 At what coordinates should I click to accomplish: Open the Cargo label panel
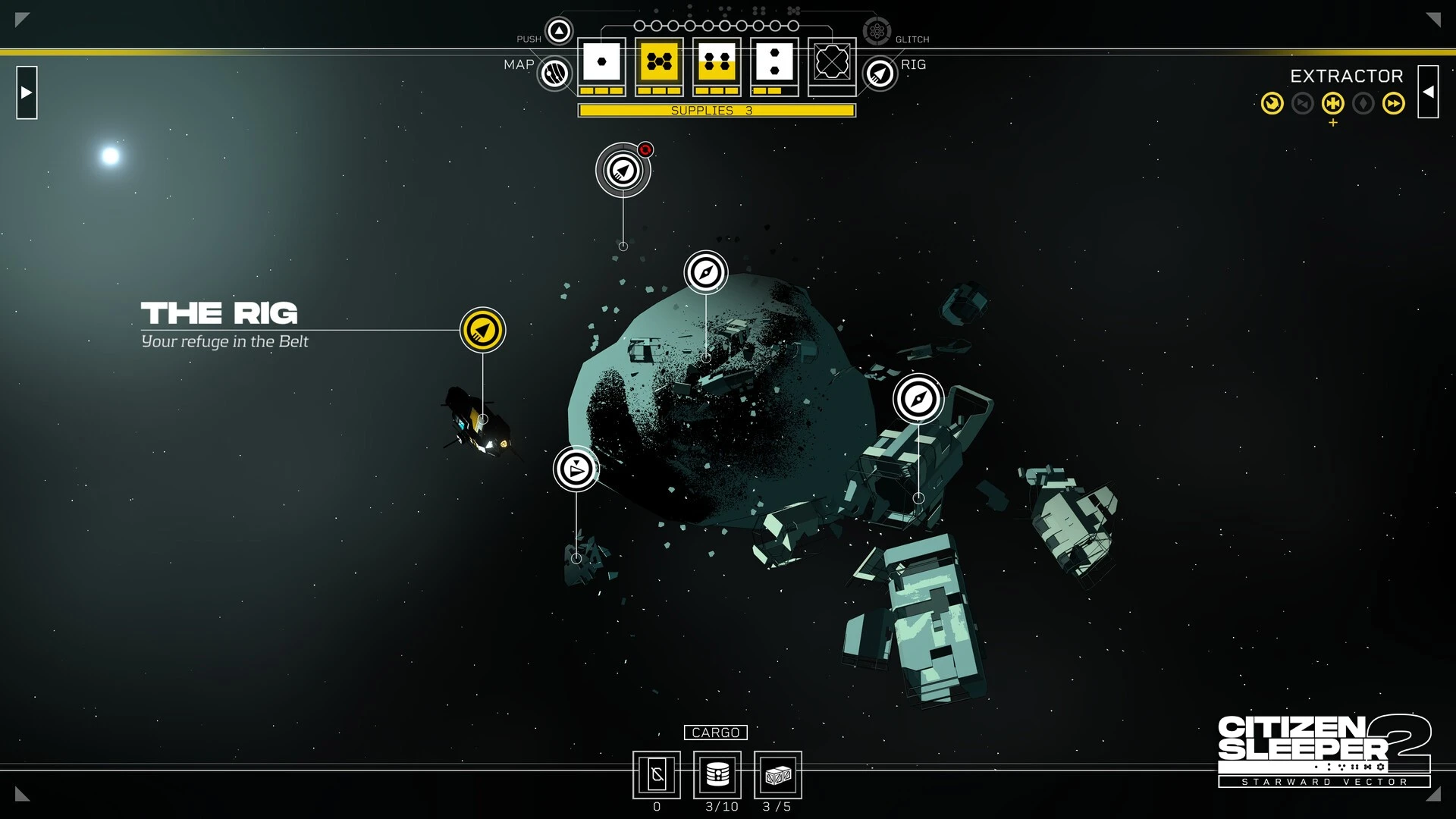715,733
